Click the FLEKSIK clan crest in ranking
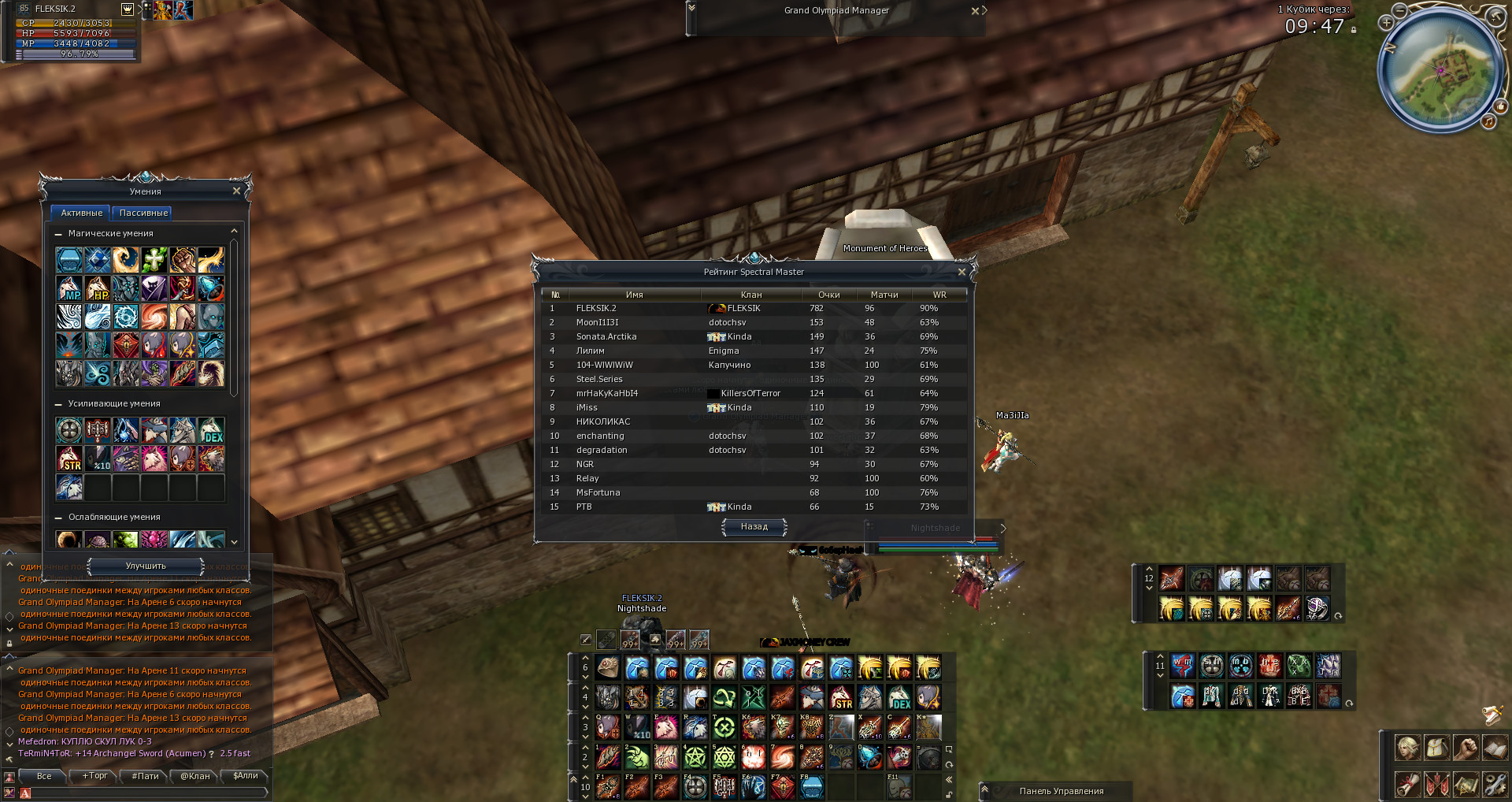Image resolution: width=1512 pixels, height=802 pixels. pos(715,309)
